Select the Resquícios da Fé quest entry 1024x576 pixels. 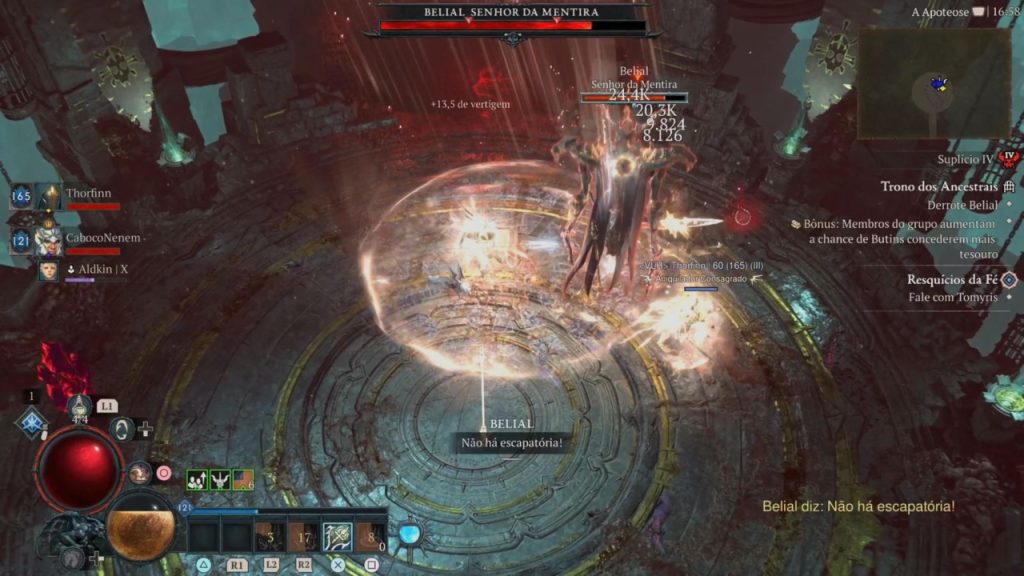point(952,280)
